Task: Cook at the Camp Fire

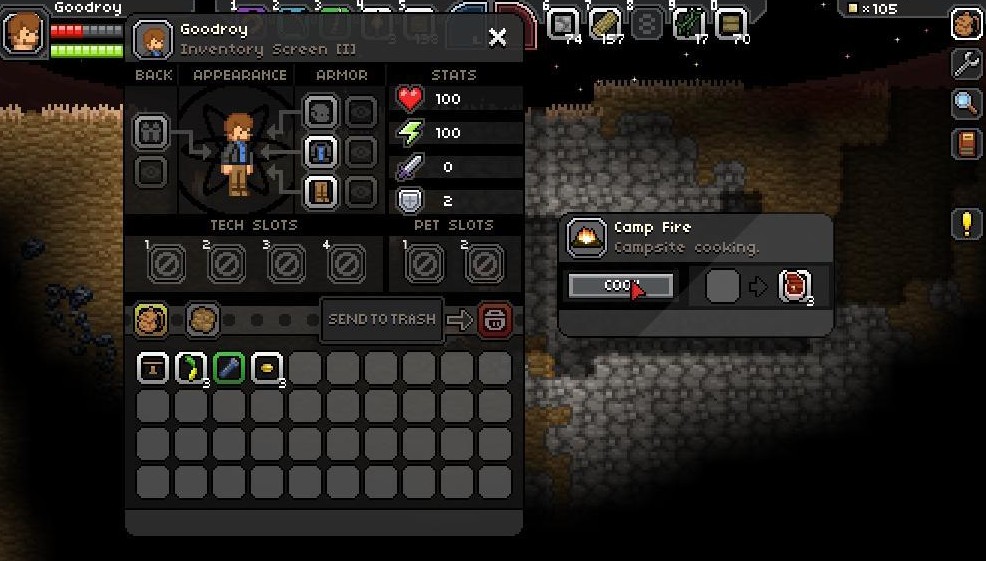Action: coord(620,286)
